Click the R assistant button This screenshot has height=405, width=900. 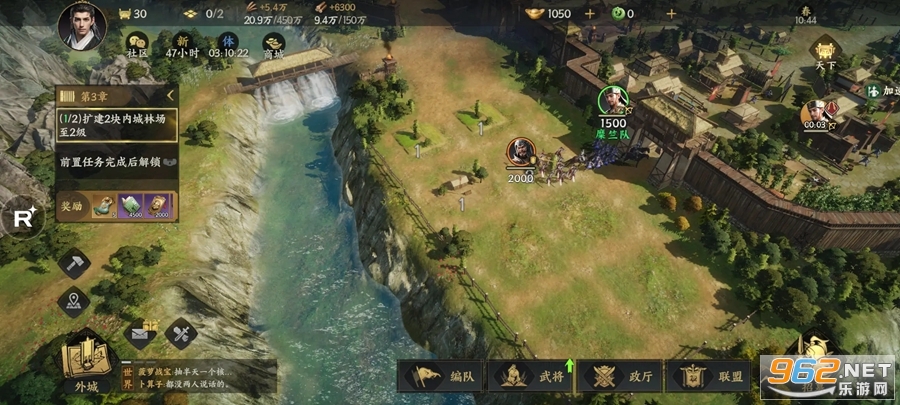click(24, 216)
